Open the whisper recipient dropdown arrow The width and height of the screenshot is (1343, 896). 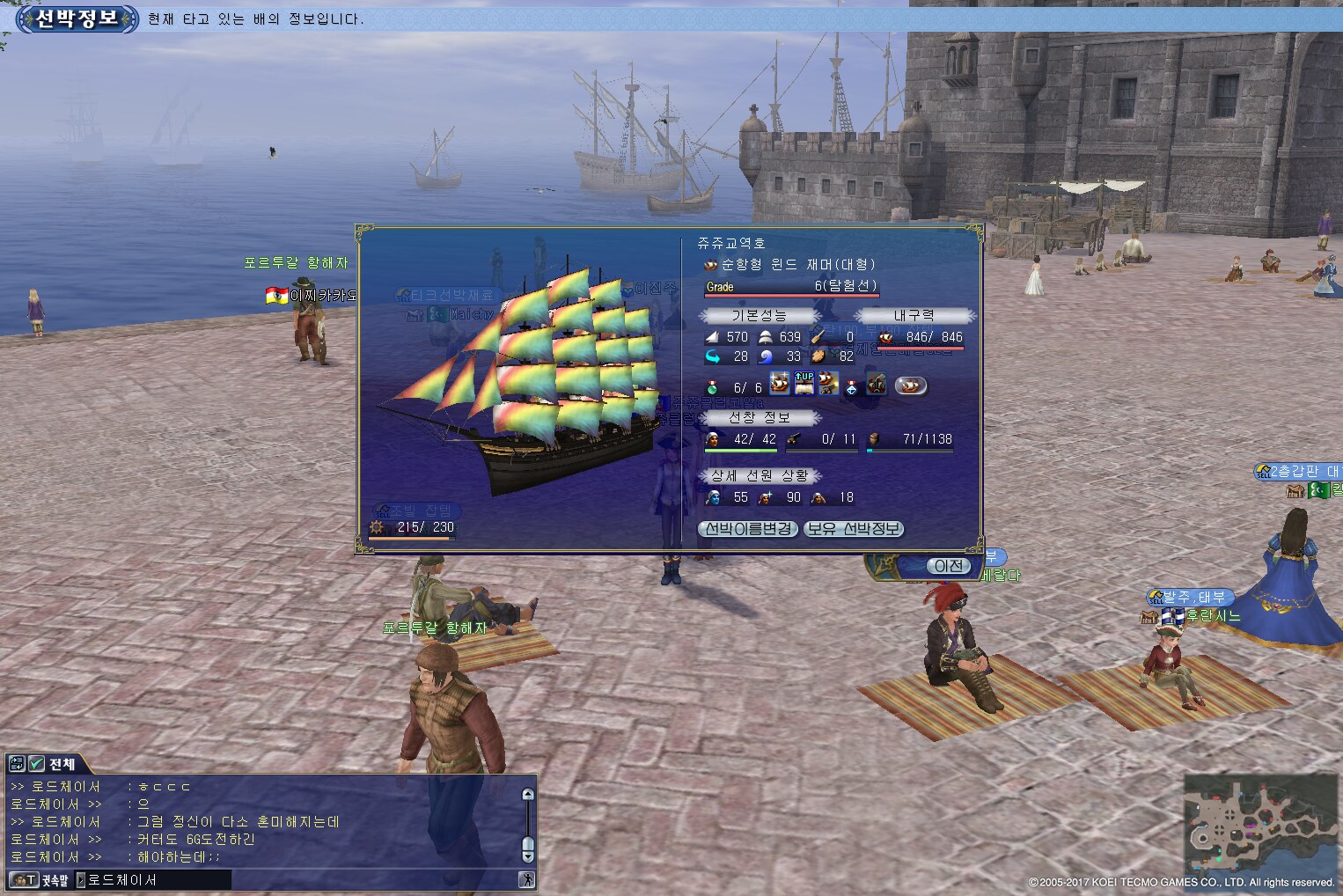[x=81, y=879]
